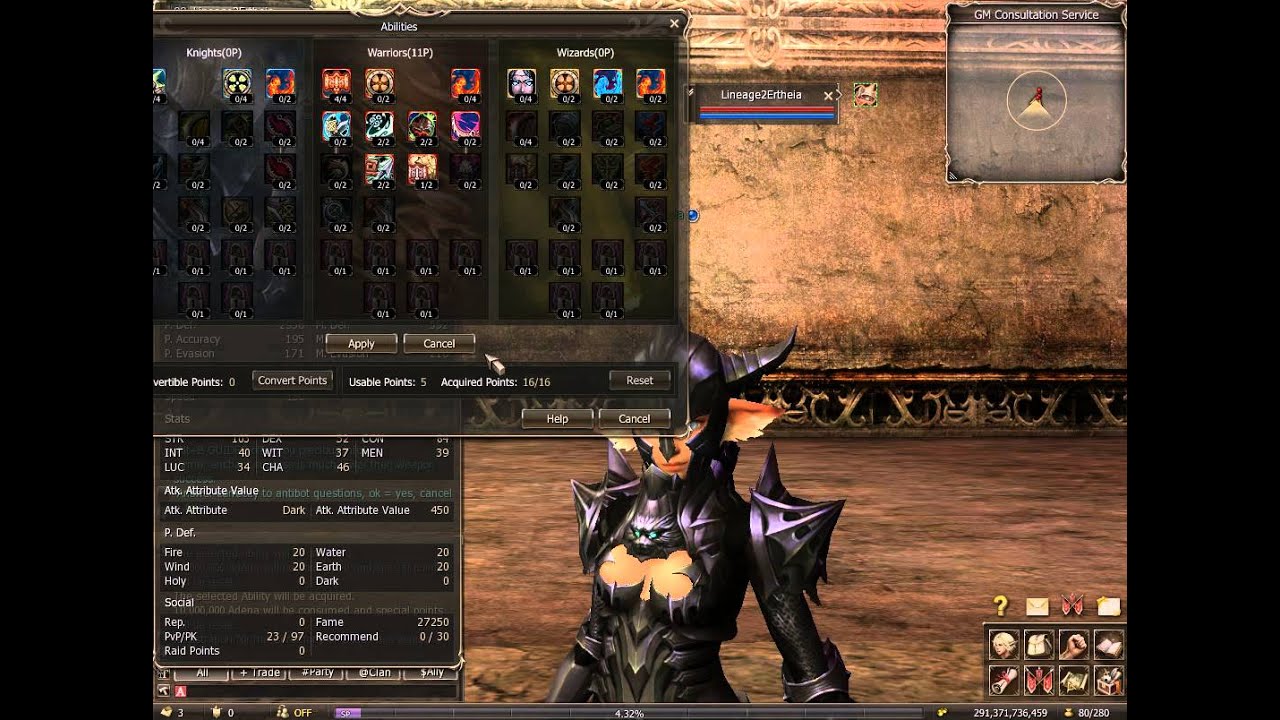Click the red banners icon beside the mail
The image size is (1280, 720).
click(1072, 604)
